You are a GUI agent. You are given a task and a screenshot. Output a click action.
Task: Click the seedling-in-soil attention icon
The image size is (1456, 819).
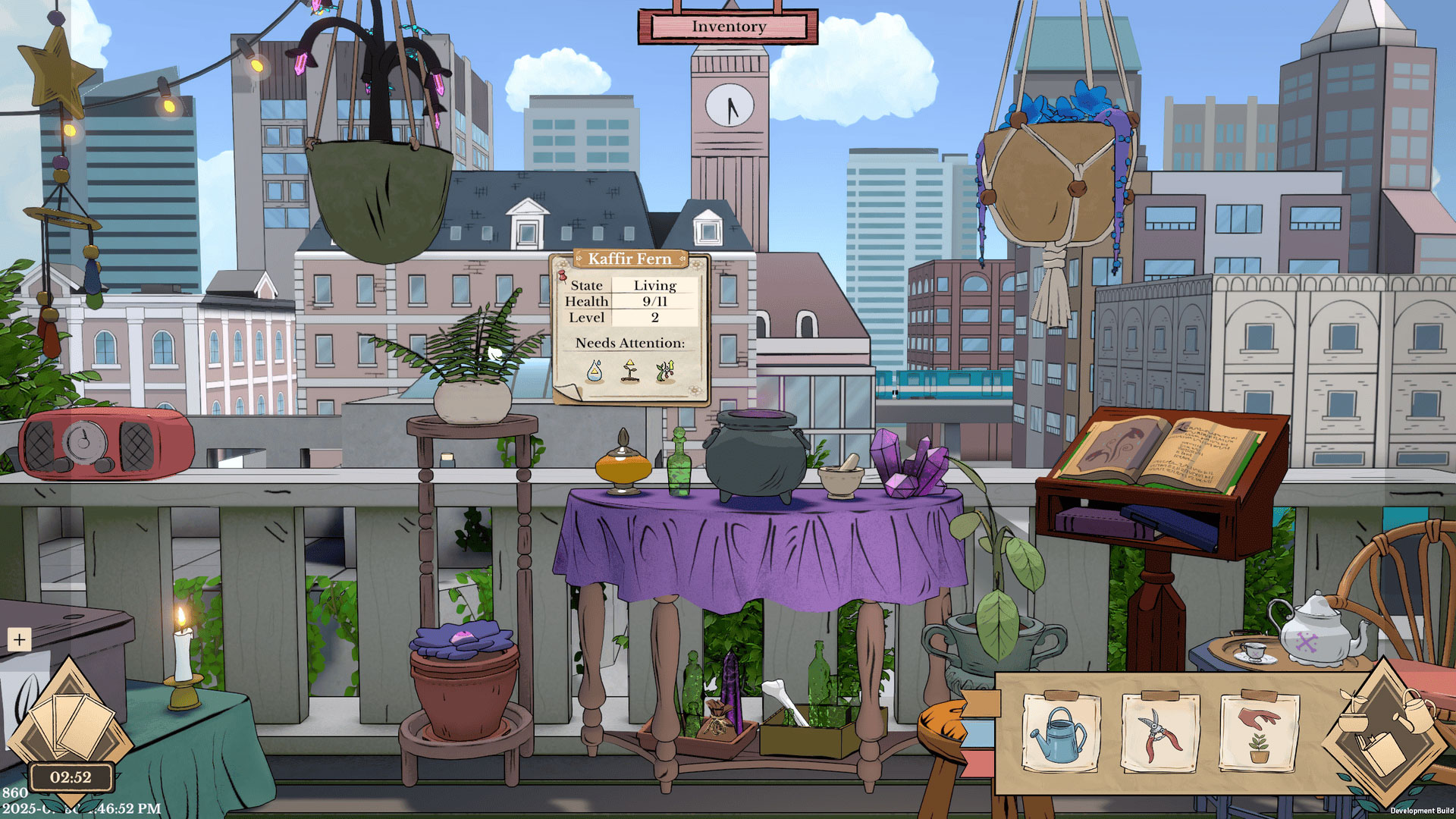[x=629, y=372]
